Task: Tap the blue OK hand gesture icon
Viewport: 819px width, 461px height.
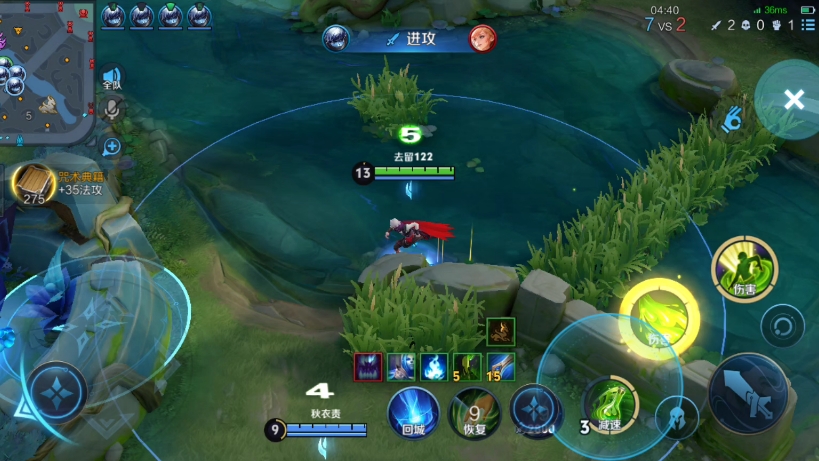Action: [733, 120]
